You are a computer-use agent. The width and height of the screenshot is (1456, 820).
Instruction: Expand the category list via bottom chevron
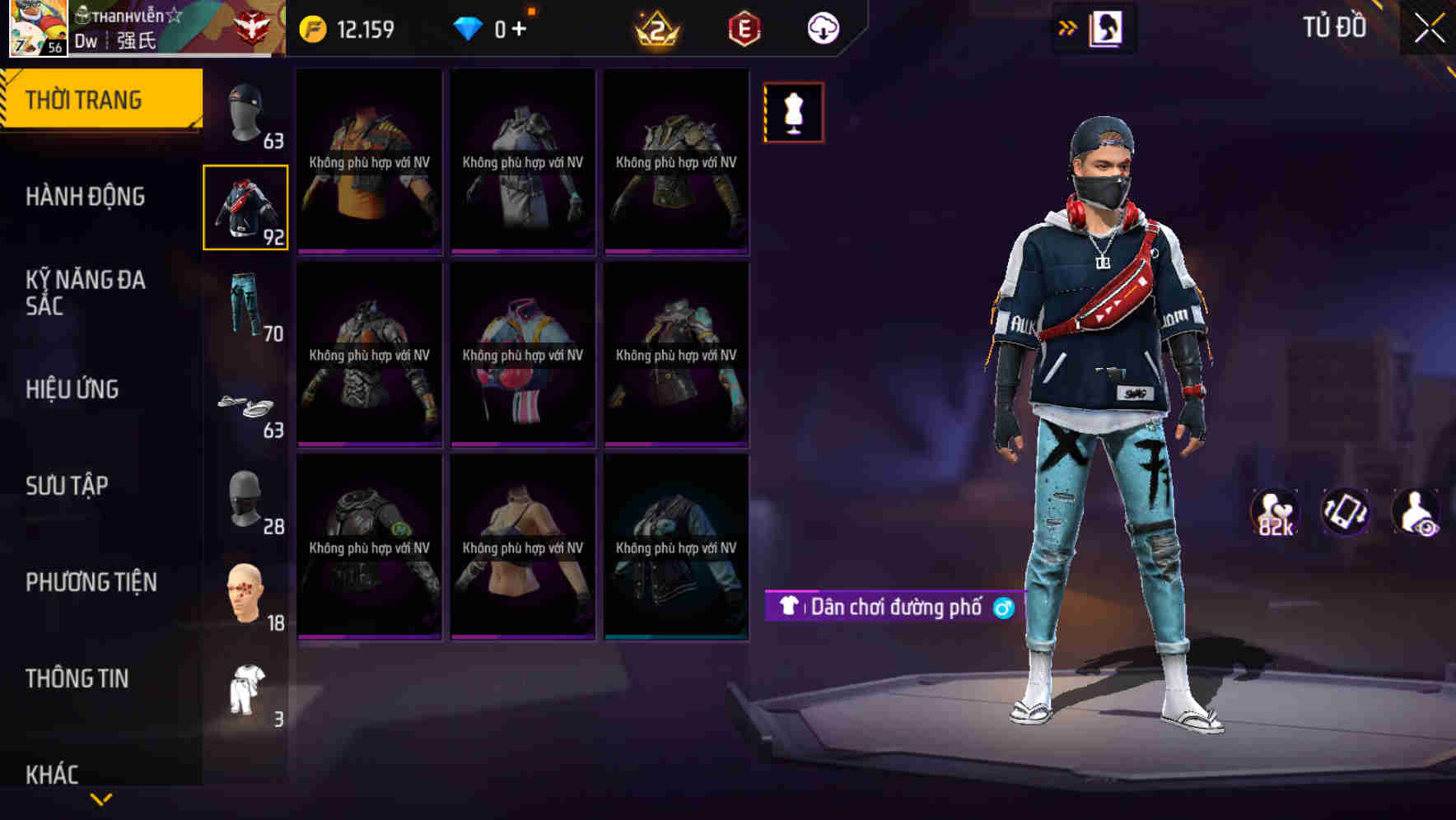[x=100, y=797]
